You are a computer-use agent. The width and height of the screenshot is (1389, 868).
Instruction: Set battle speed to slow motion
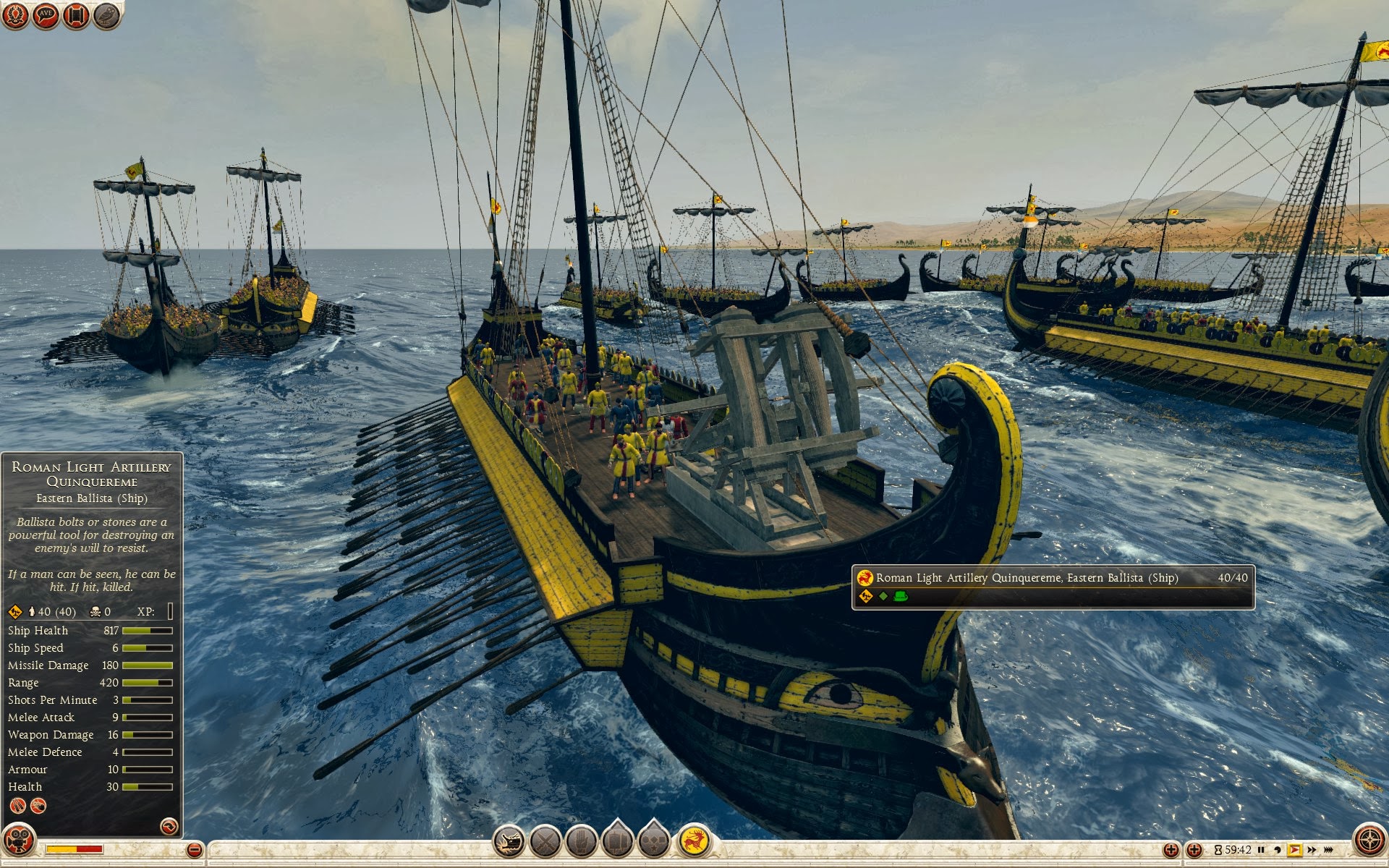point(1278,850)
